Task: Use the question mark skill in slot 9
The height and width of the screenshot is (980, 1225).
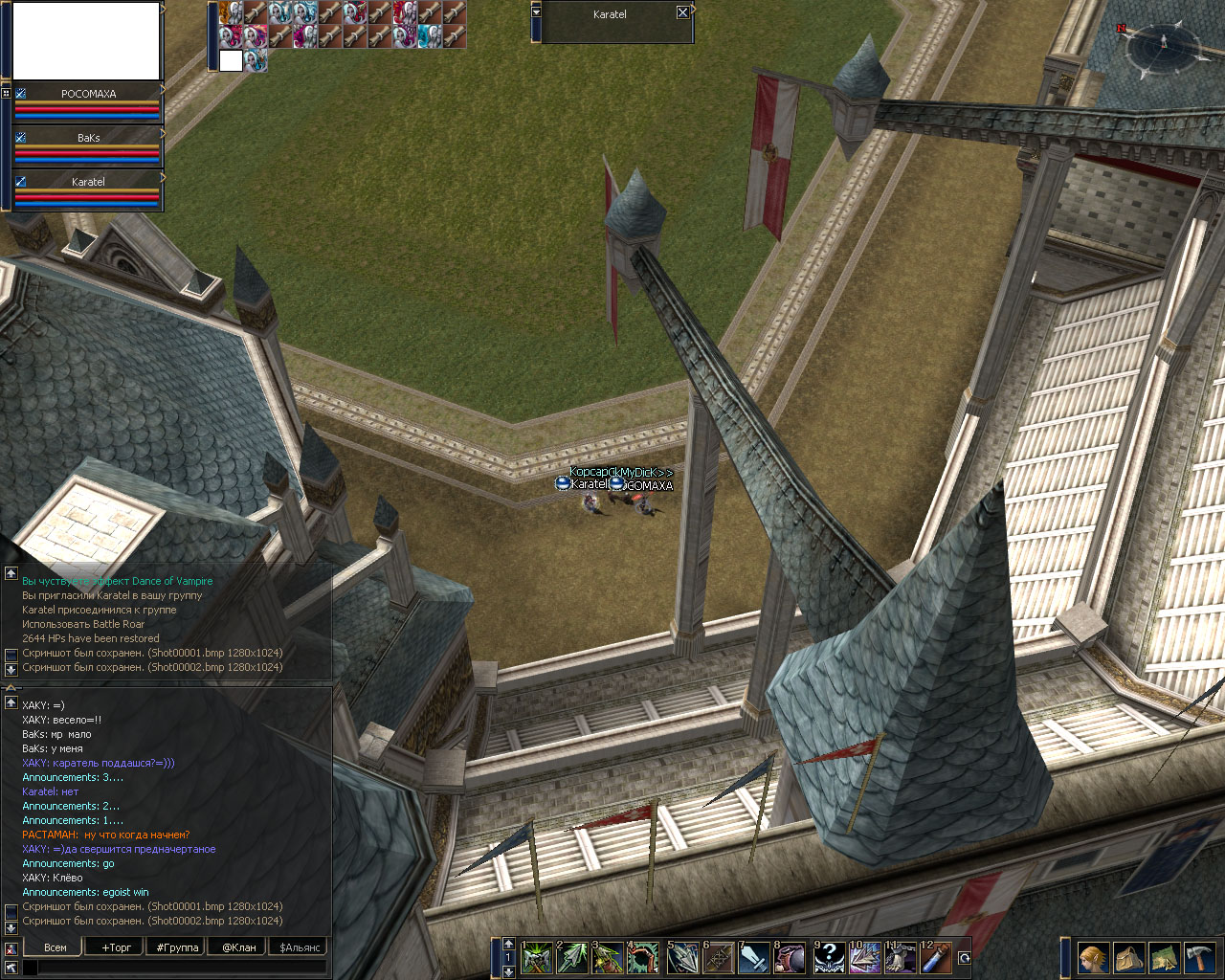Action: coord(829,958)
